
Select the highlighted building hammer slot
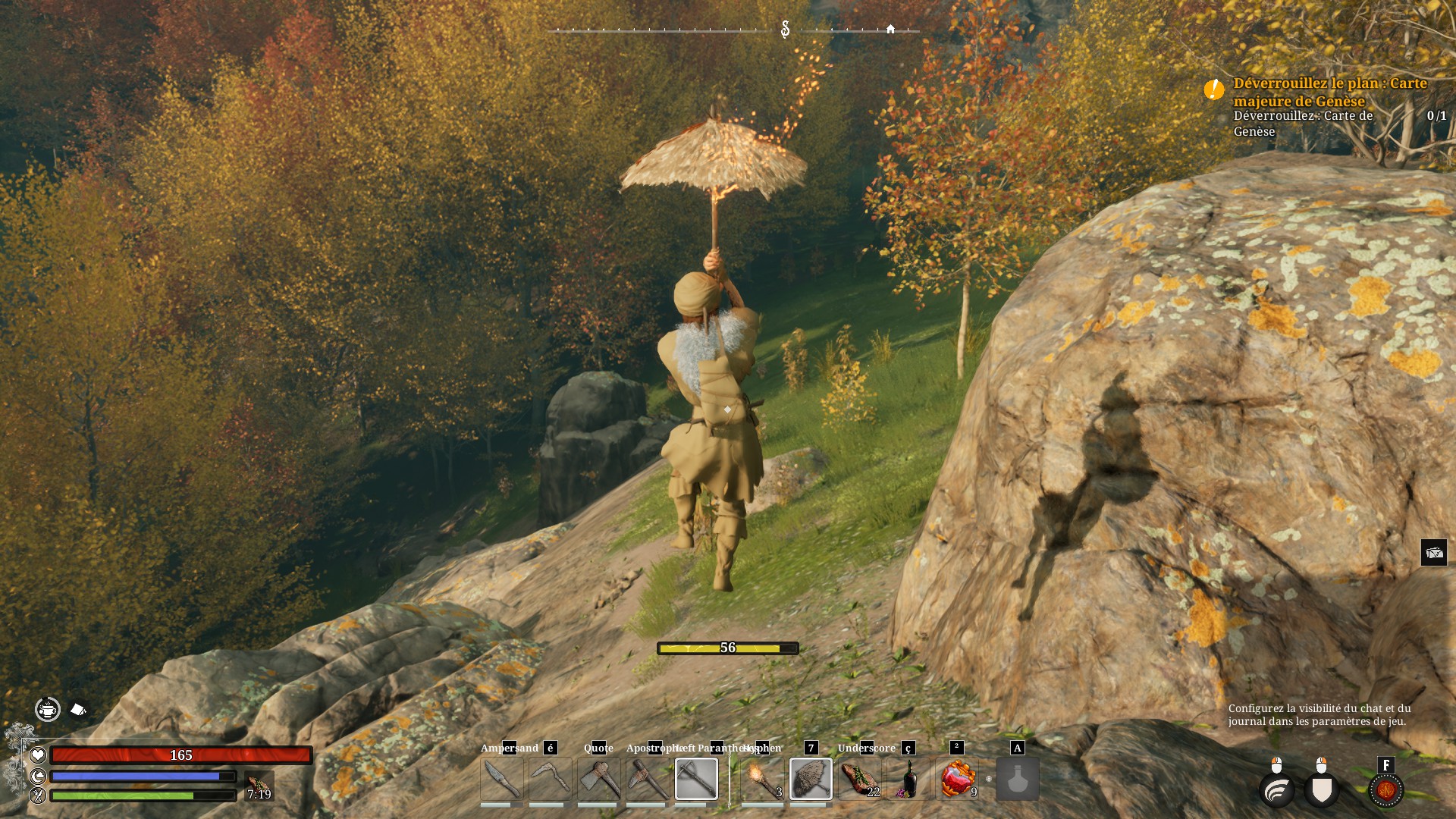coord(696,779)
